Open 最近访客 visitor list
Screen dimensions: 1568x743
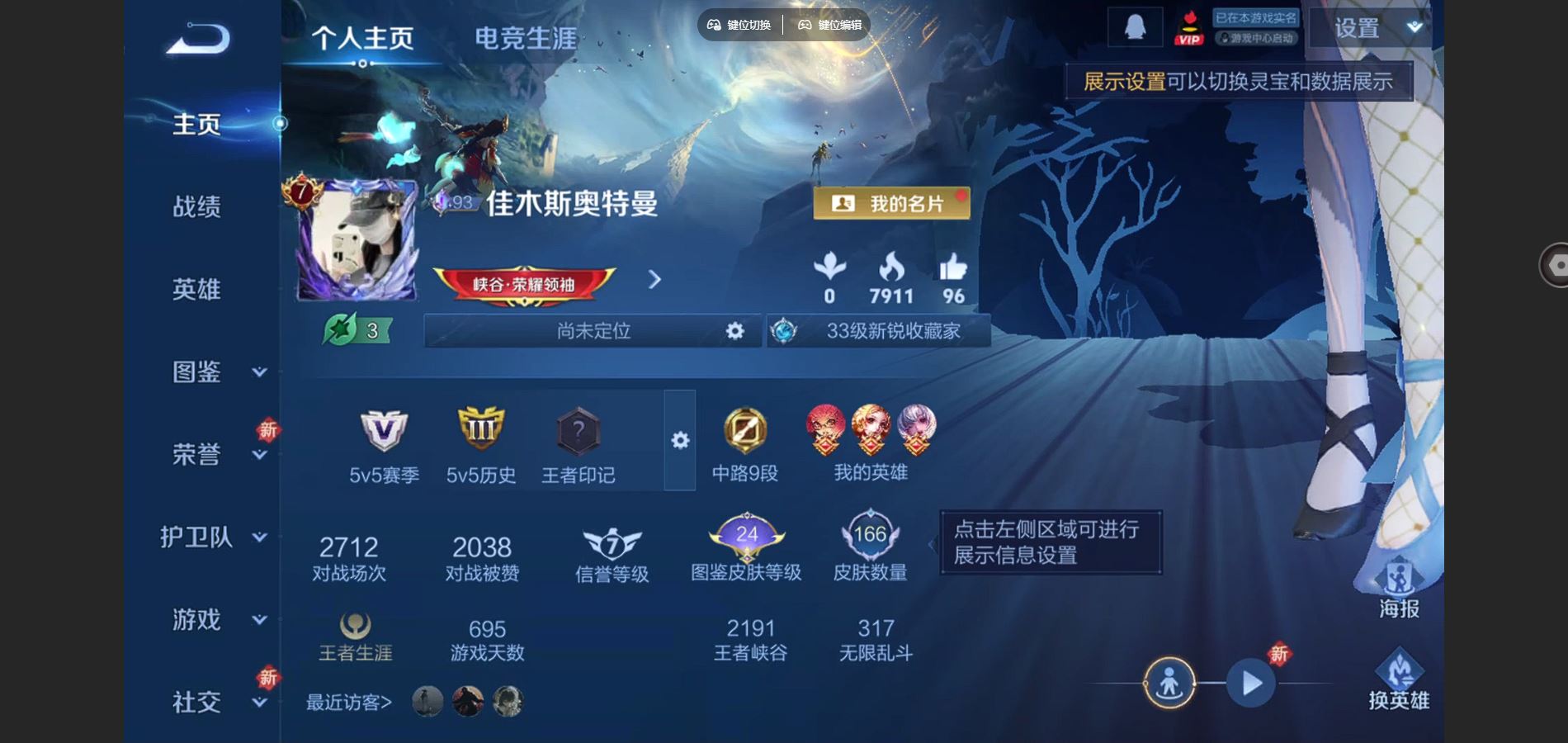pyautogui.click(x=347, y=703)
